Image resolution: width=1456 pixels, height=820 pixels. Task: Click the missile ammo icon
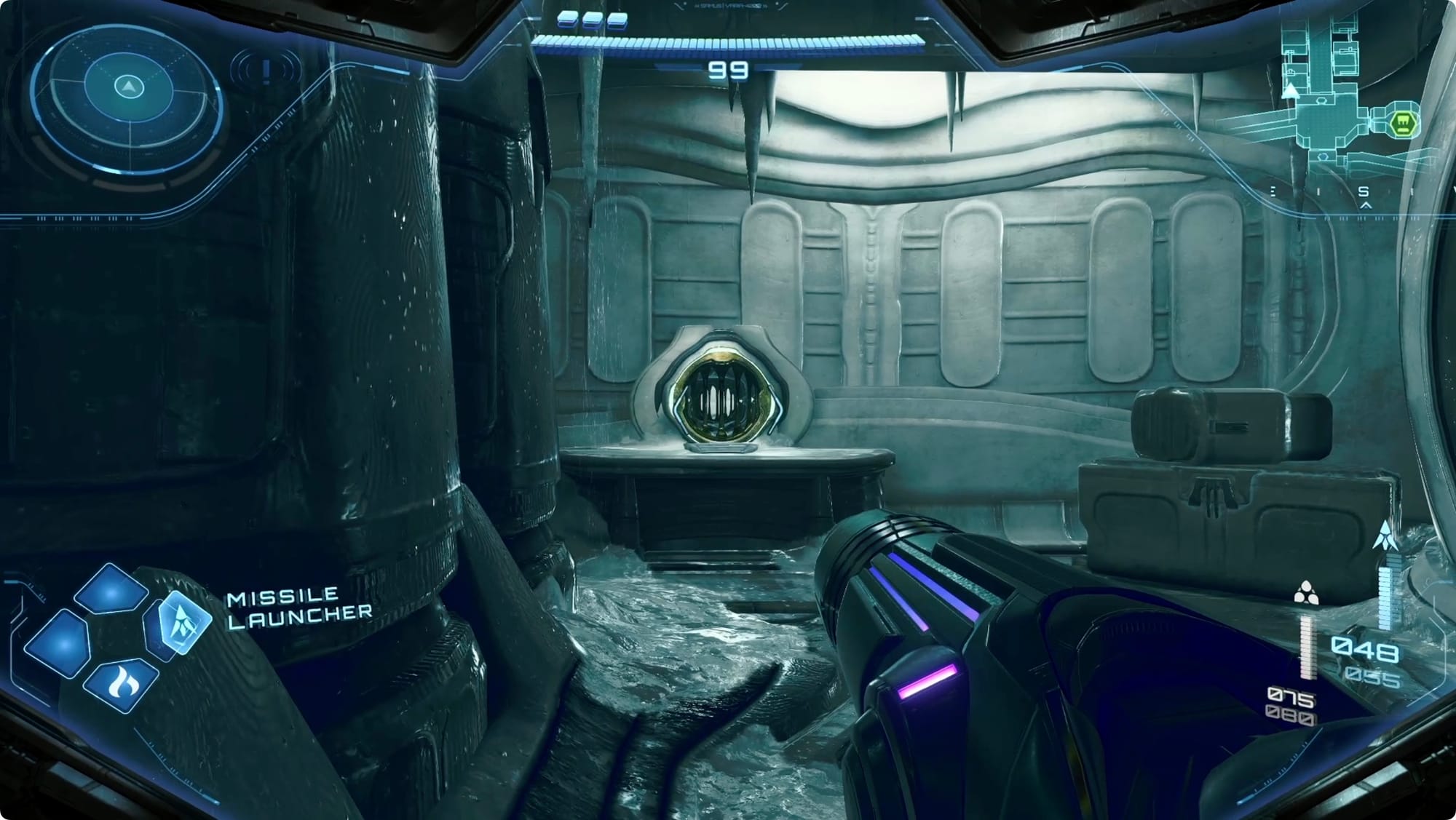point(1385,535)
